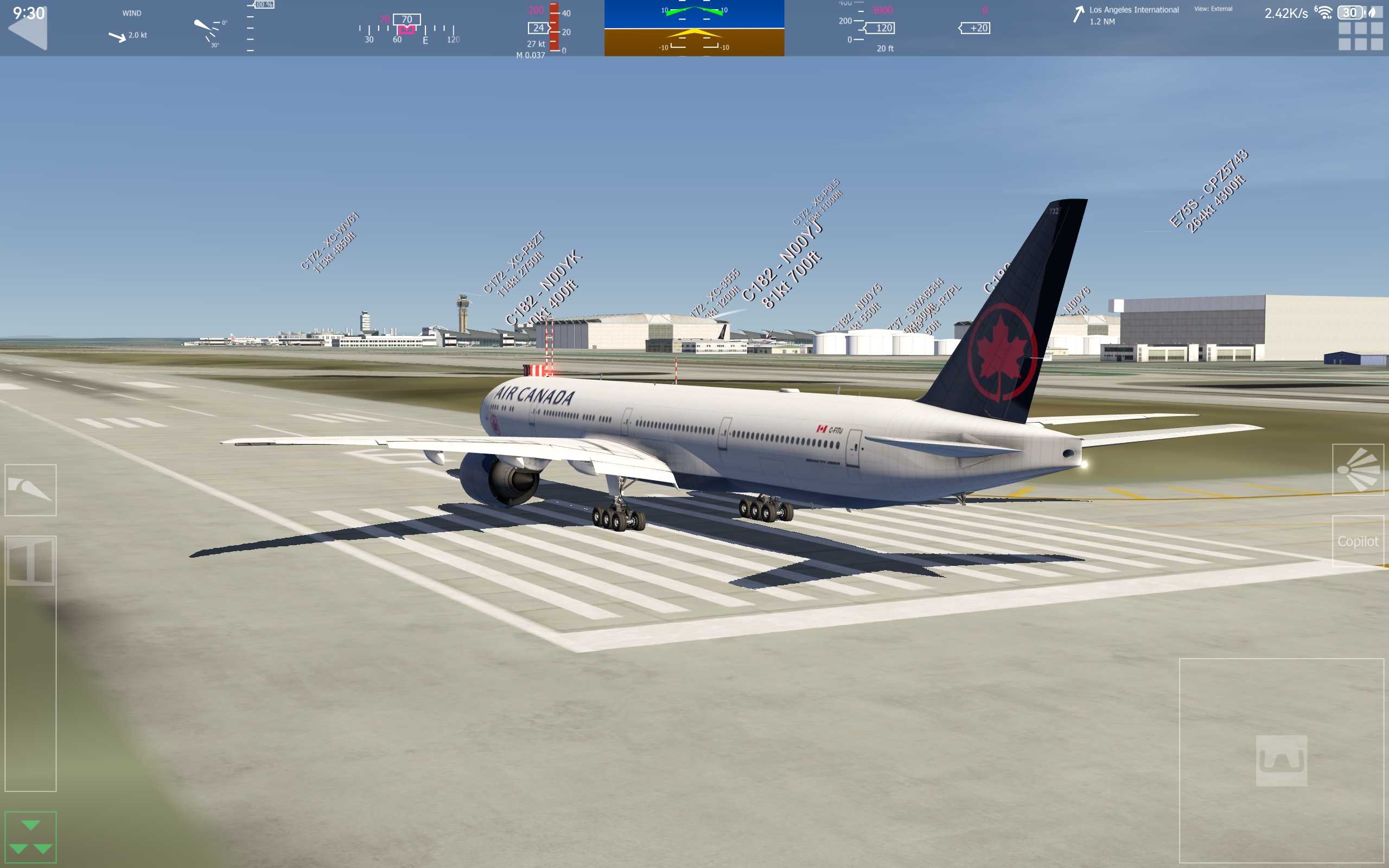Viewport: 1389px width, 868px height.
Task: Switch on the aircraft lights icon
Action: click(1358, 470)
